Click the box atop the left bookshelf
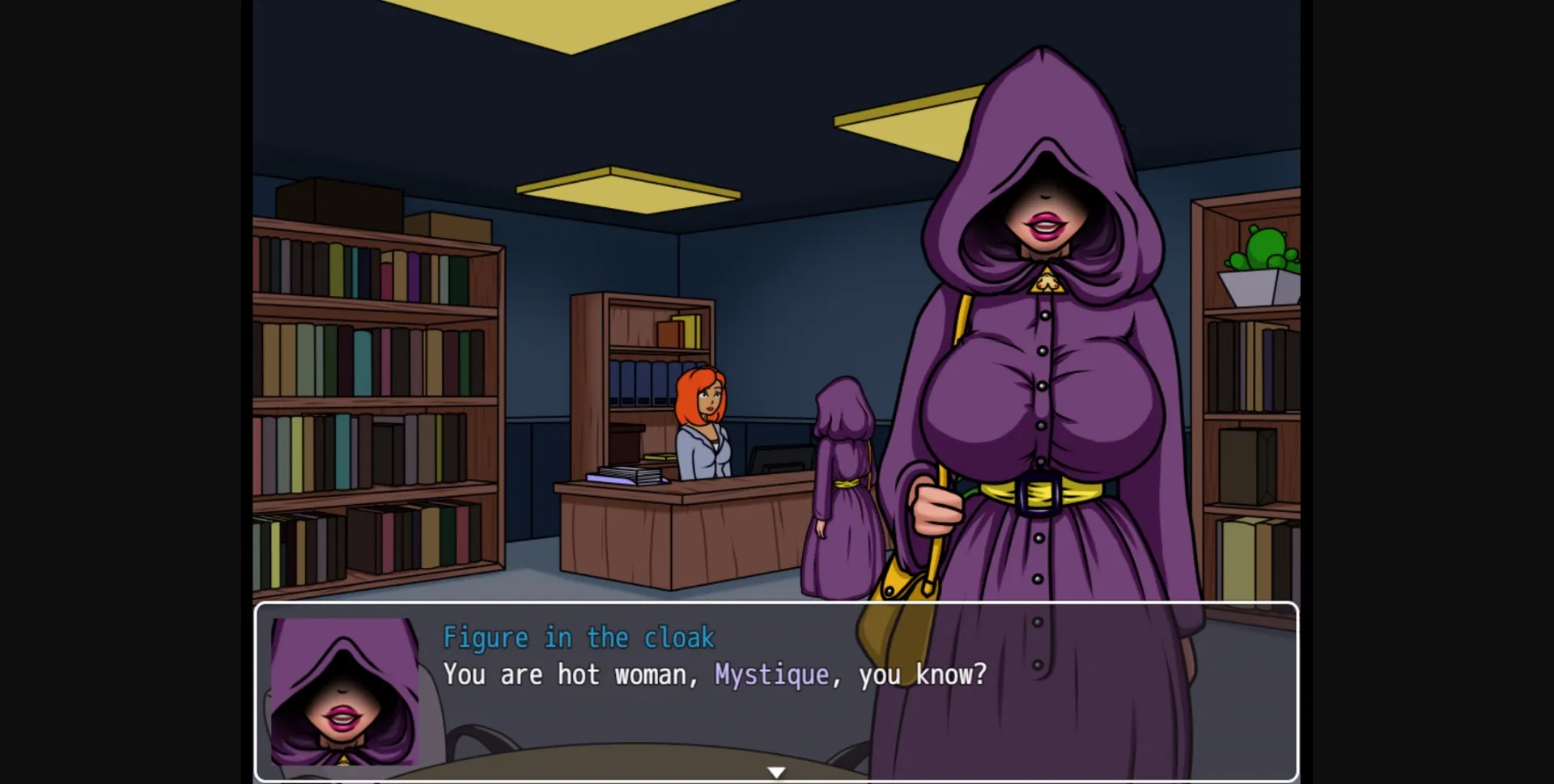The height and width of the screenshot is (784, 1554). click(x=340, y=201)
